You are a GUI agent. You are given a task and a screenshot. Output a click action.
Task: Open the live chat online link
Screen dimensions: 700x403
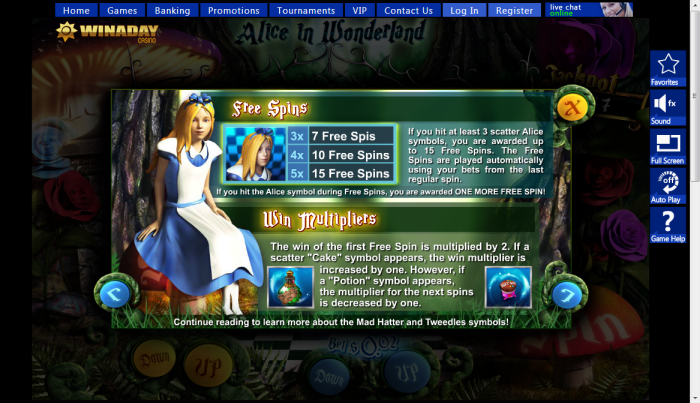(589, 10)
